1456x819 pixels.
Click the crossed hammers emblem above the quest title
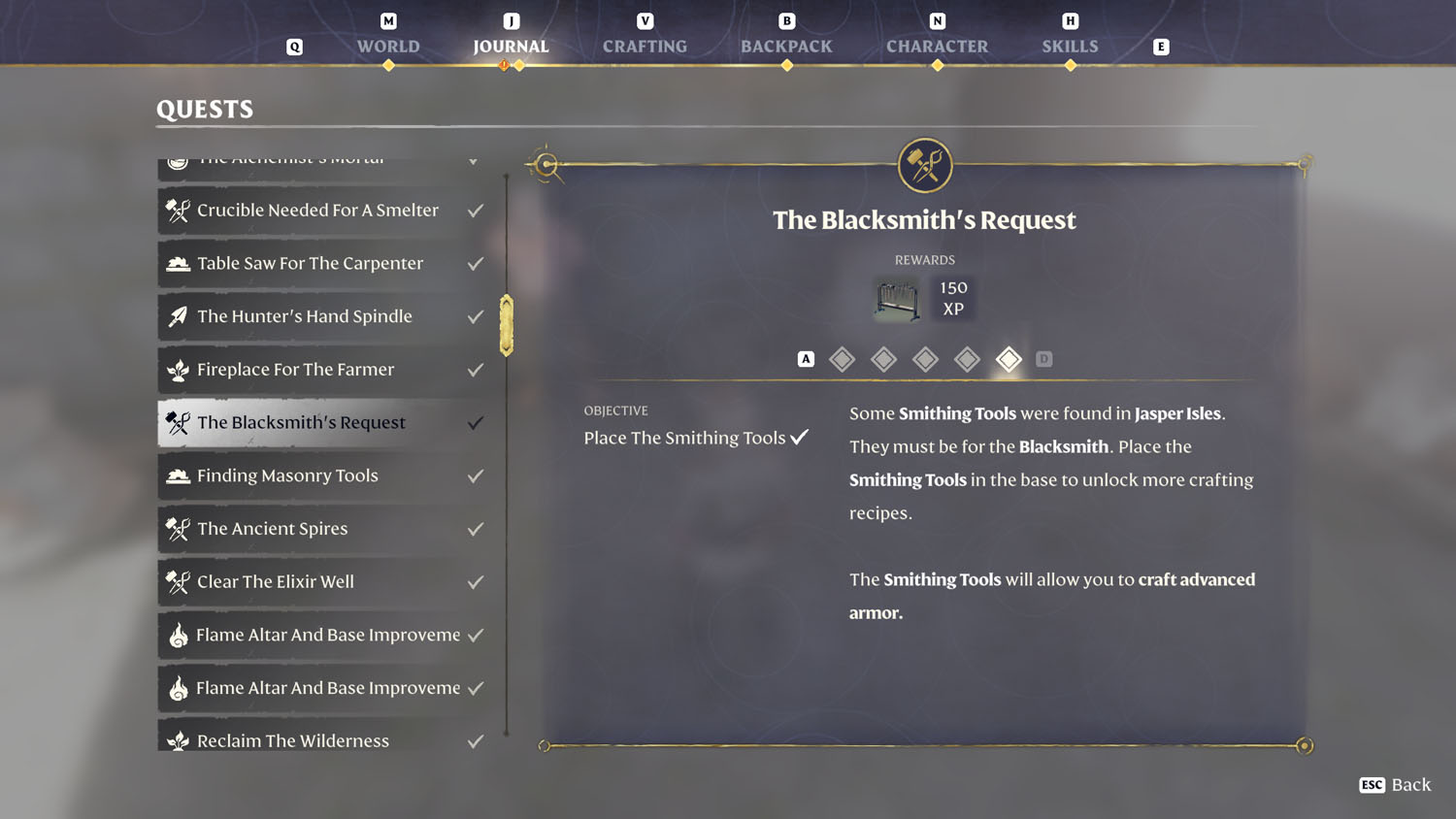(924, 165)
